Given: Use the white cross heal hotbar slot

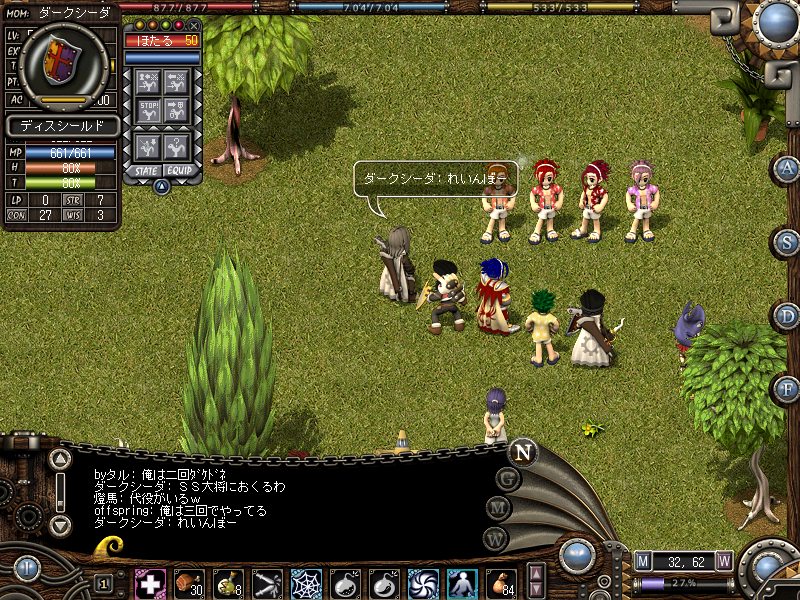Looking at the screenshot, I should click(150, 582).
